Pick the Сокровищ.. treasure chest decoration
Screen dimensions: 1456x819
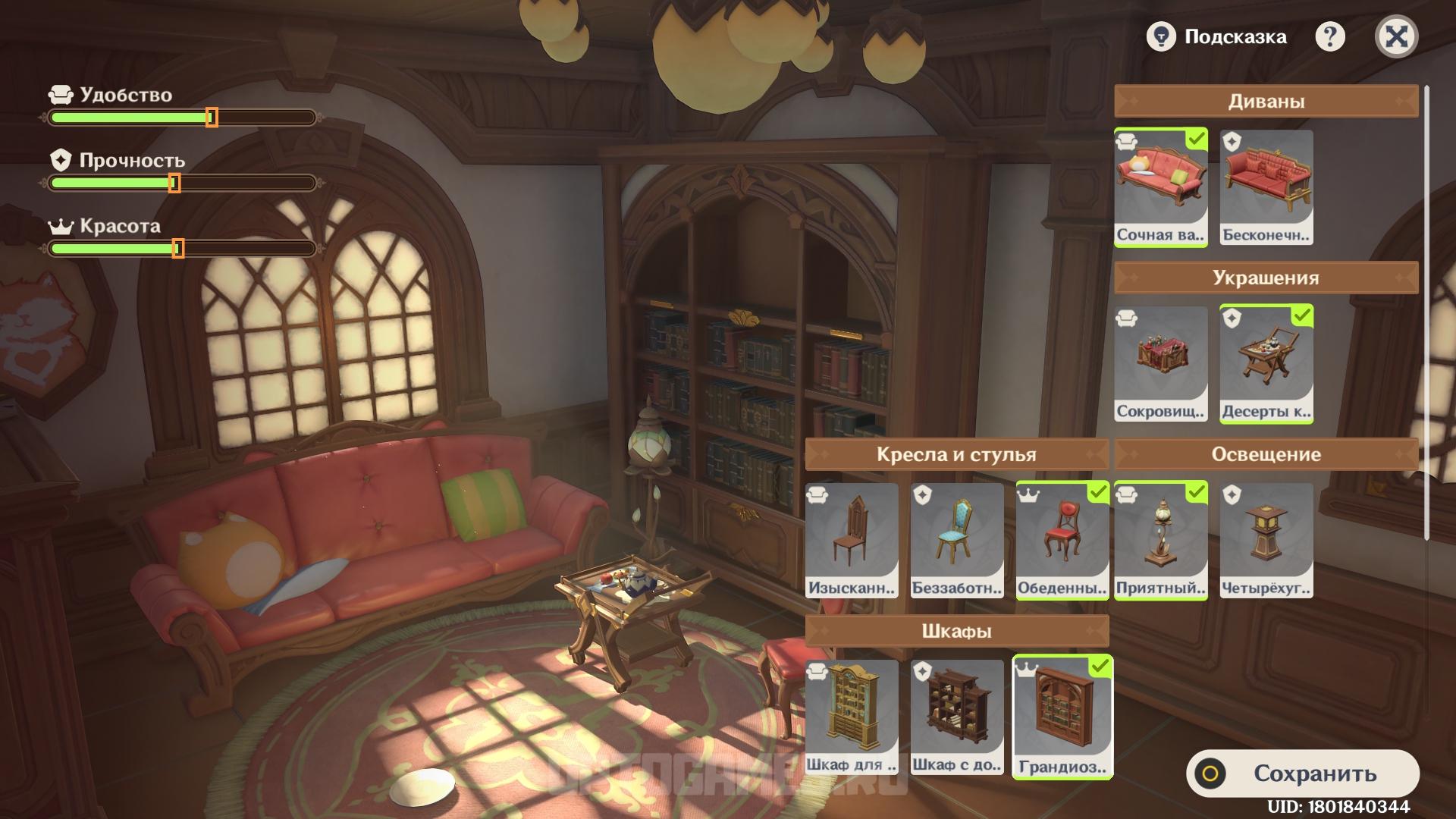click(1160, 363)
